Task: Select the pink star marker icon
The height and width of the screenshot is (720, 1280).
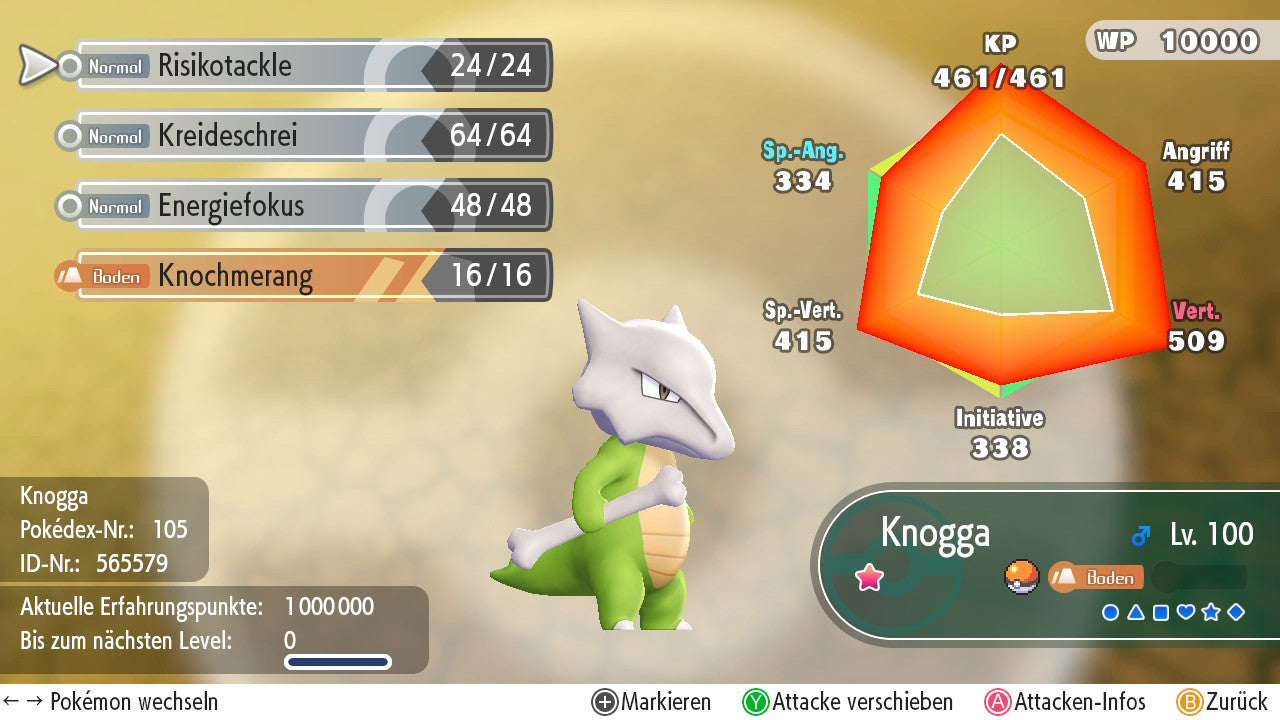Action: (869, 578)
